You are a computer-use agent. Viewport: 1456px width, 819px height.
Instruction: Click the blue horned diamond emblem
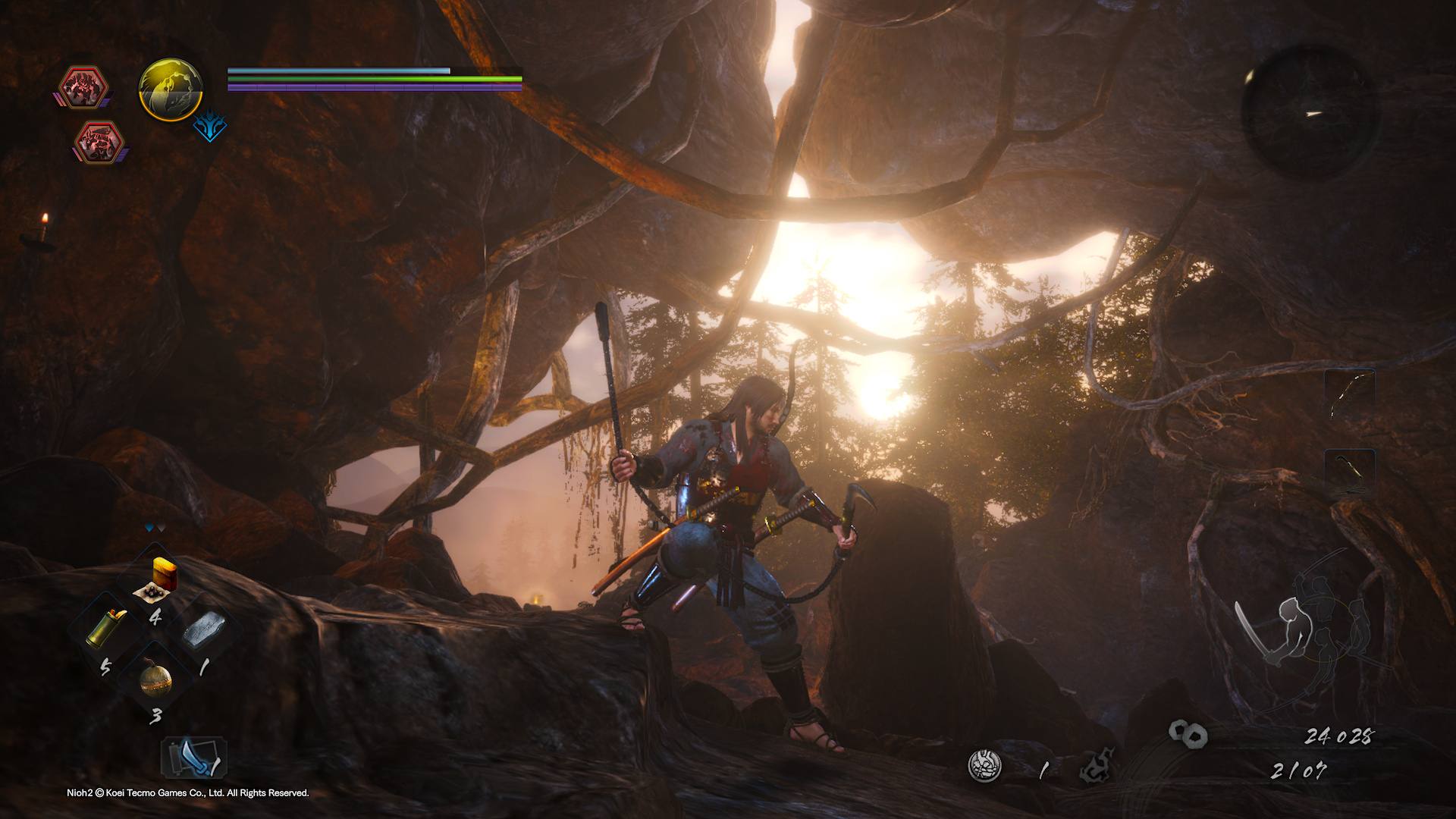coord(209,127)
